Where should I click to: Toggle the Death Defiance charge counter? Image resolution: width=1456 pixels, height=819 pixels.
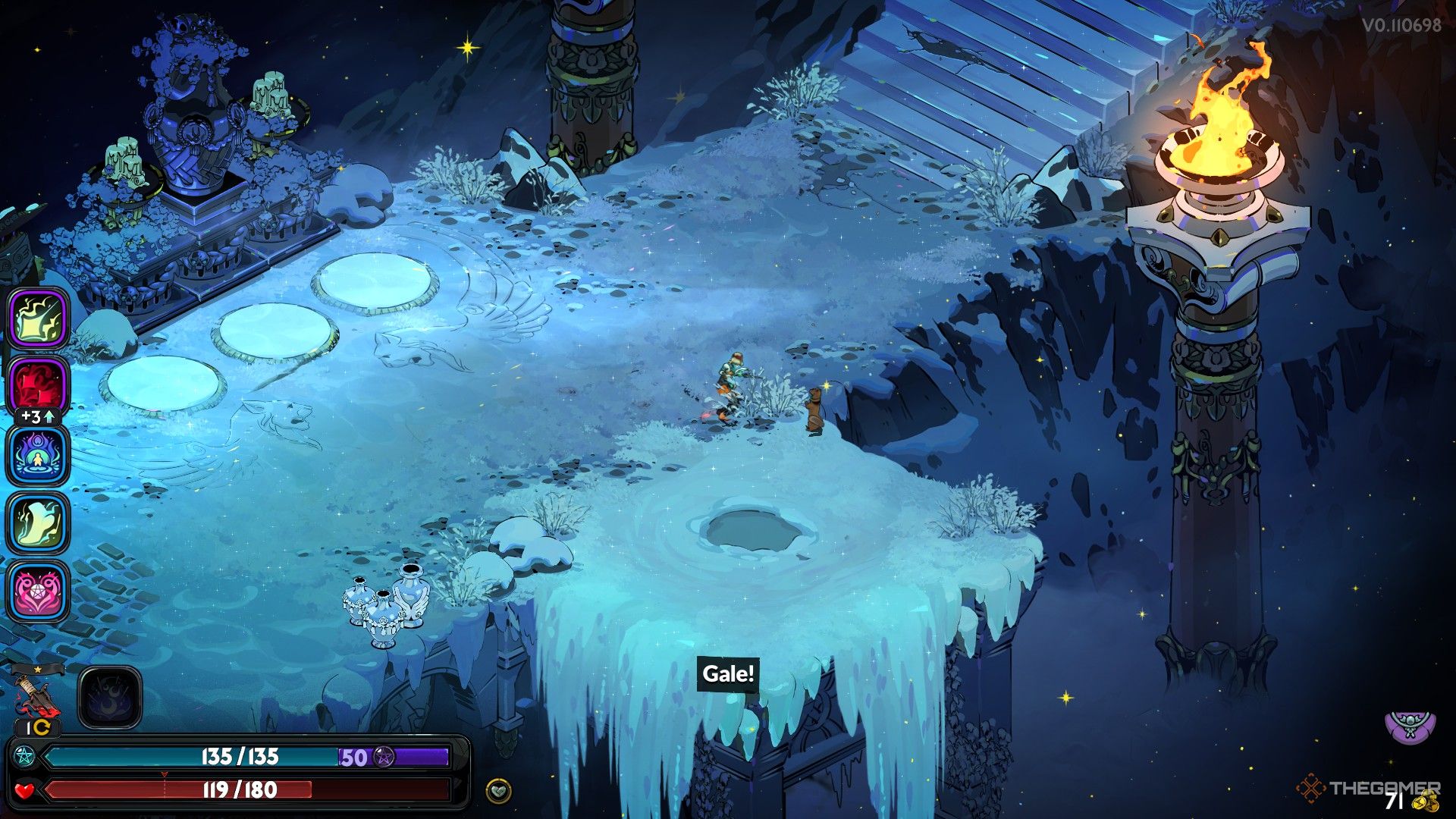pyautogui.click(x=37, y=727)
